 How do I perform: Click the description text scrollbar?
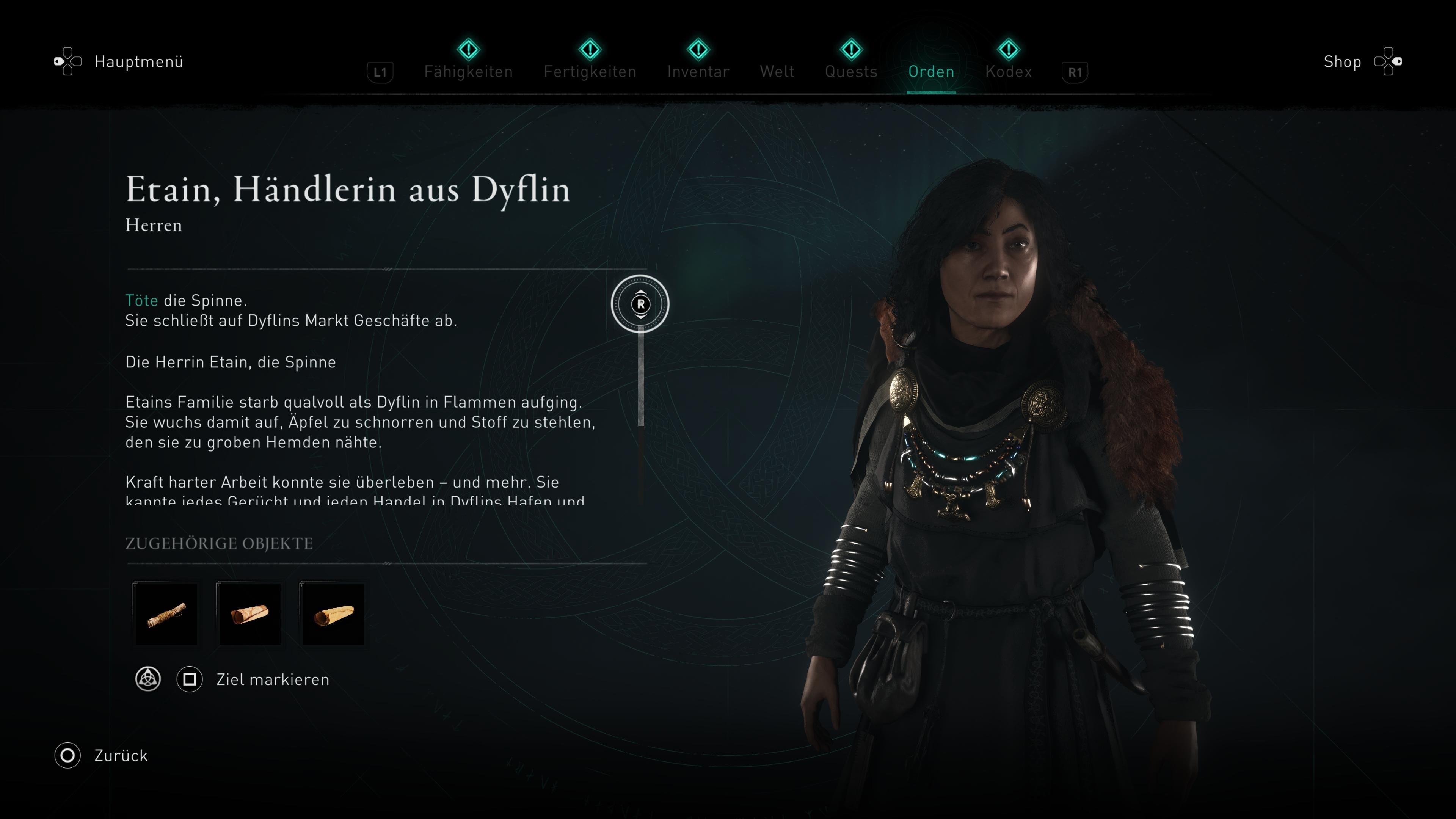[640, 379]
